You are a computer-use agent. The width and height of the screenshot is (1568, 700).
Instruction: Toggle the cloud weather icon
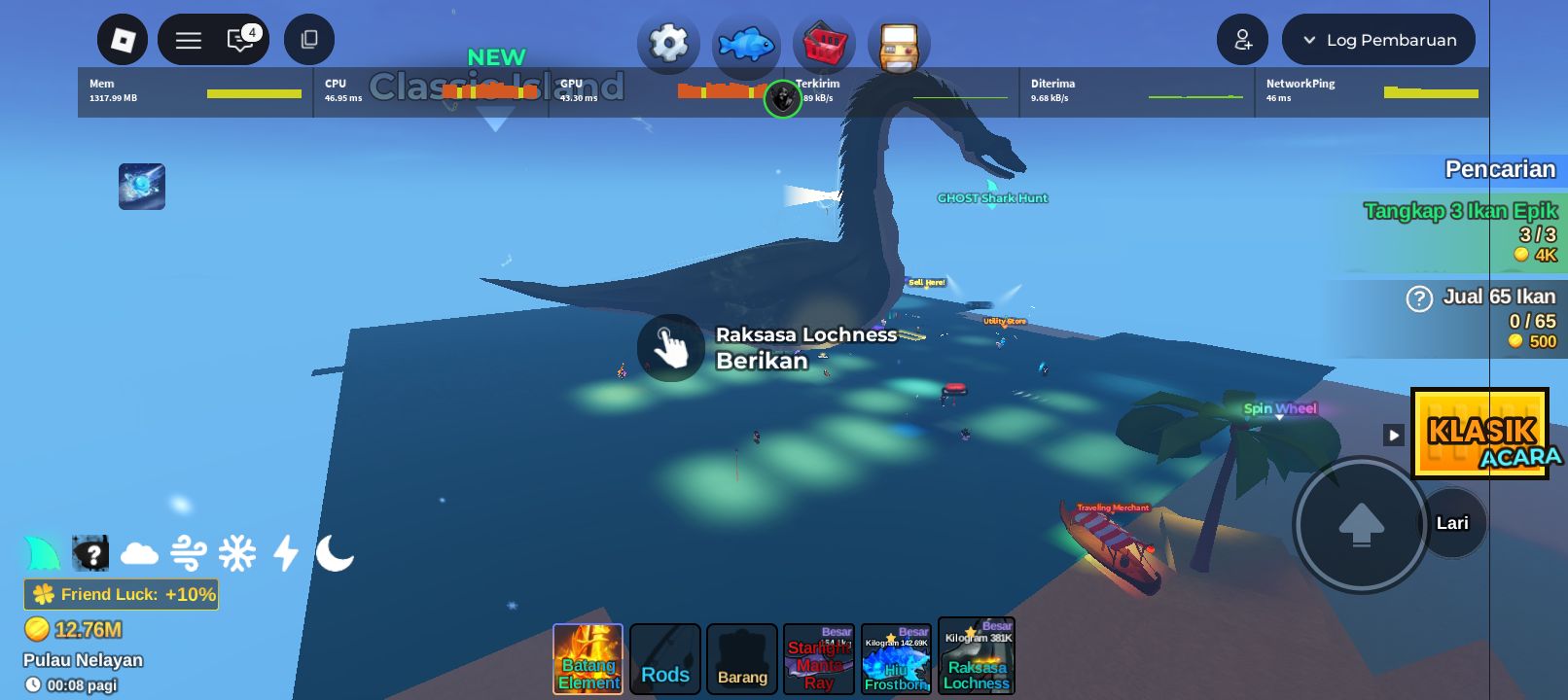point(139,552)
